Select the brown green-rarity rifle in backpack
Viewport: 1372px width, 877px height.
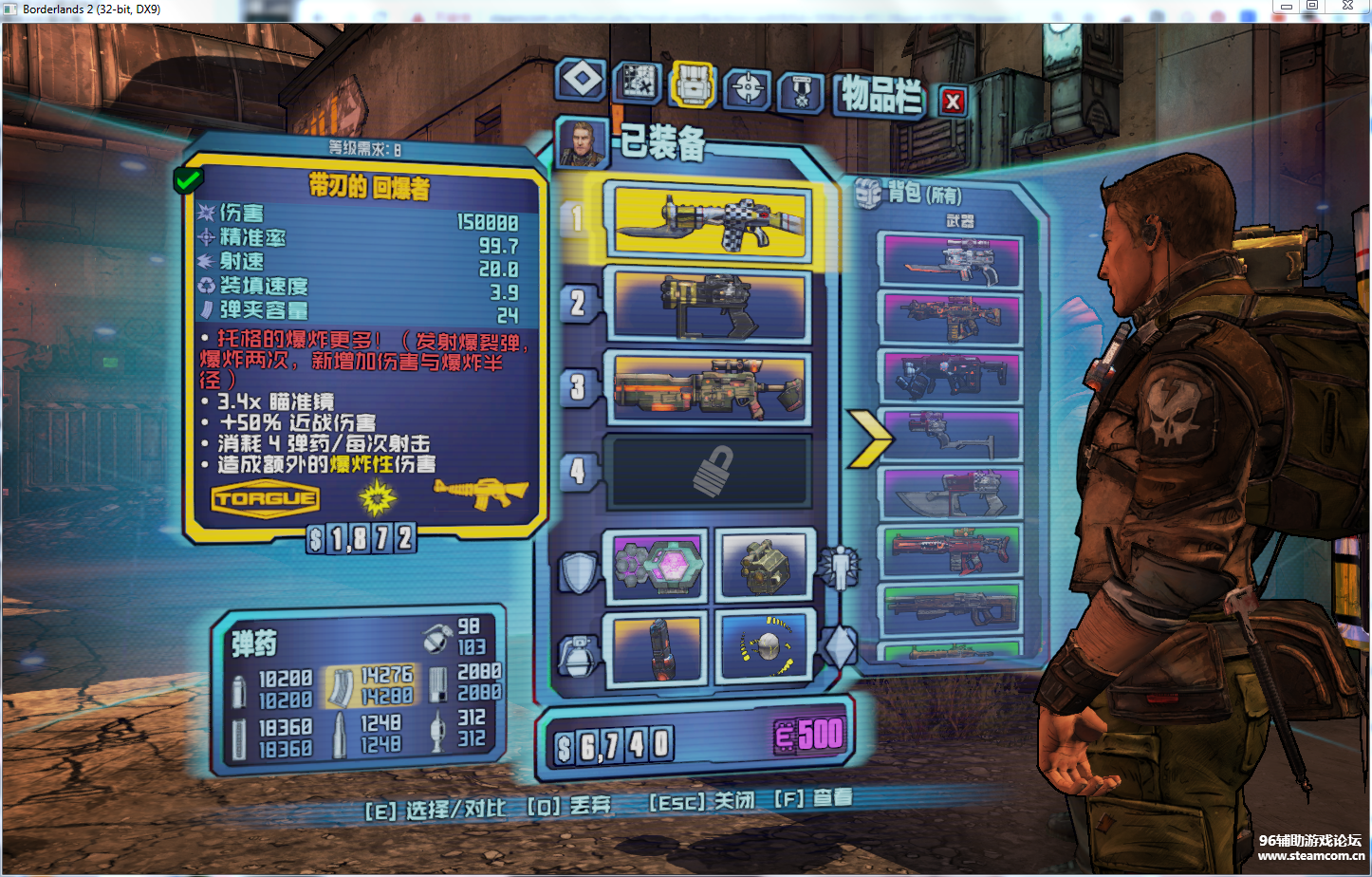tap(951, 608)
